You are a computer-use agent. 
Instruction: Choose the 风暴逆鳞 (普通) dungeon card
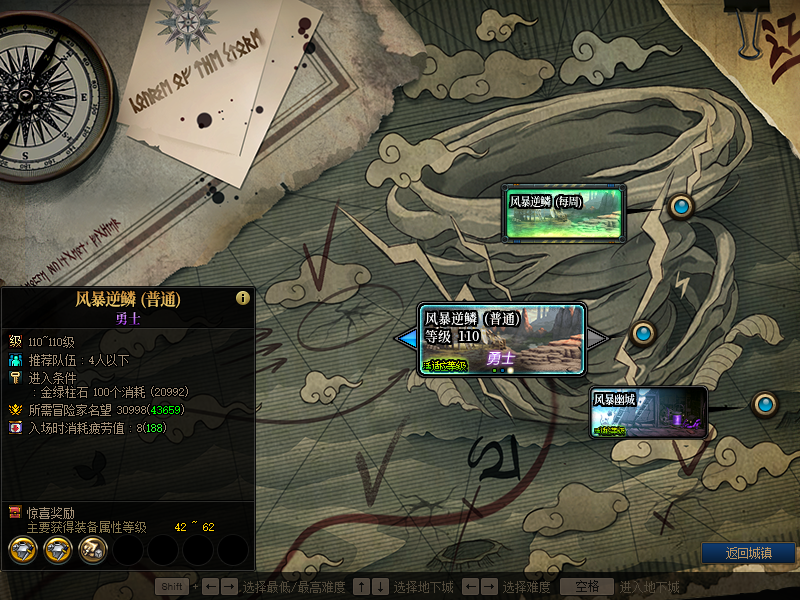pos(502,340)
